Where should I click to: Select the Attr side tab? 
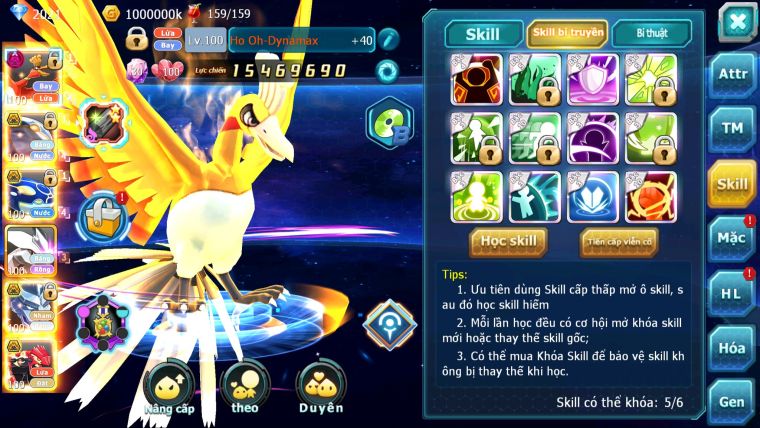732,76
